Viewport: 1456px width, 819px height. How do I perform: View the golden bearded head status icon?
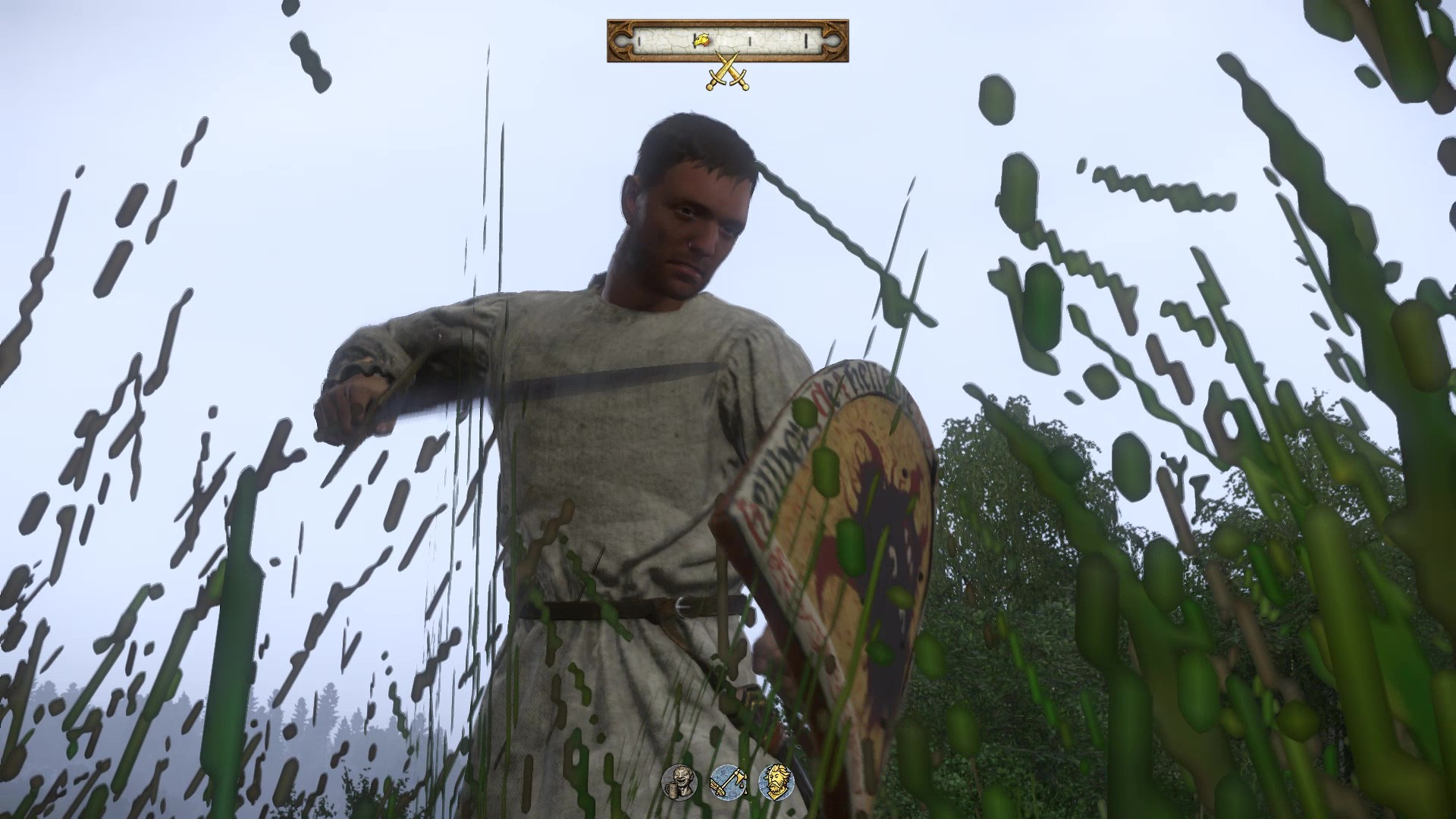coord(775,781)
